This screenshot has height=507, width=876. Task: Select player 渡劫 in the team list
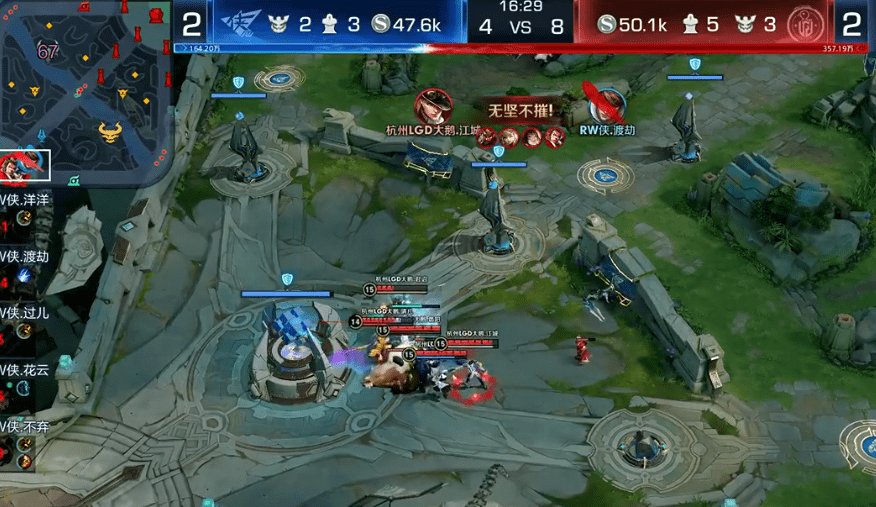27,255
